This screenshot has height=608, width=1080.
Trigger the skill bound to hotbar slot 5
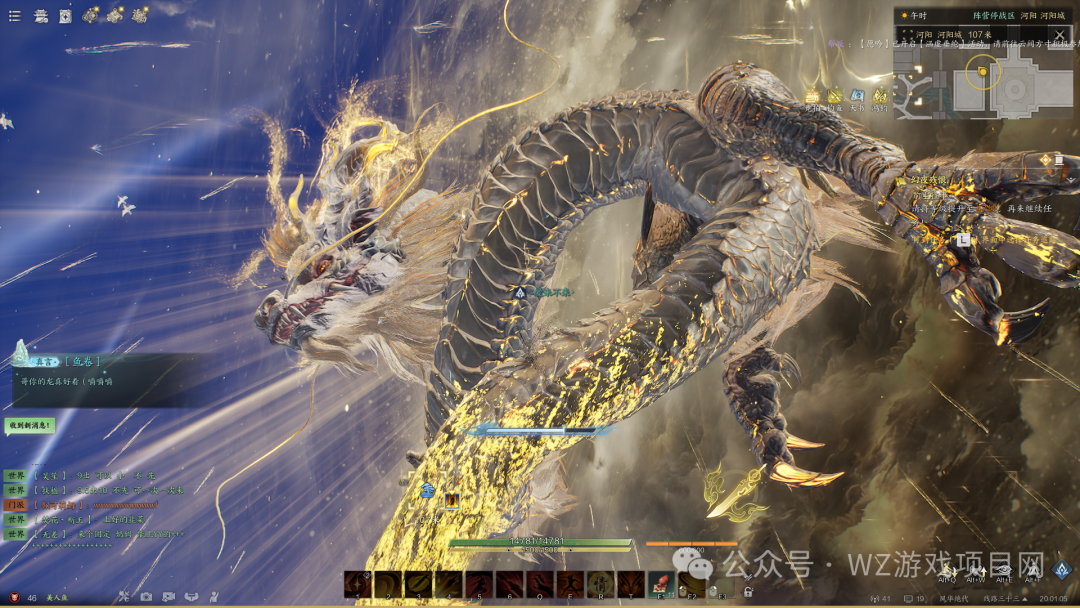[479, 584]
